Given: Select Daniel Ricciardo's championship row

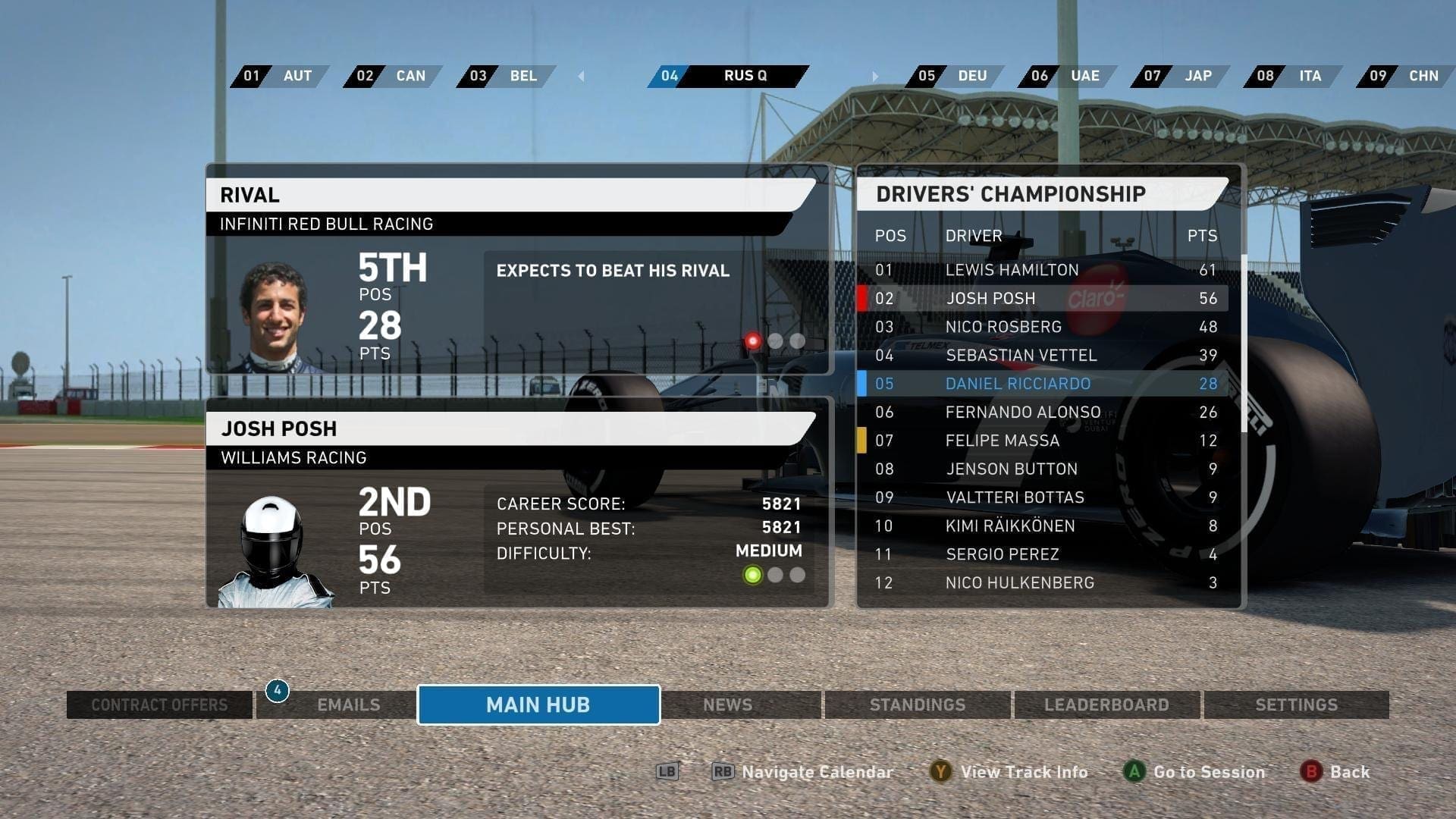Looking at the screenshot, I should tap(1045, 384).
